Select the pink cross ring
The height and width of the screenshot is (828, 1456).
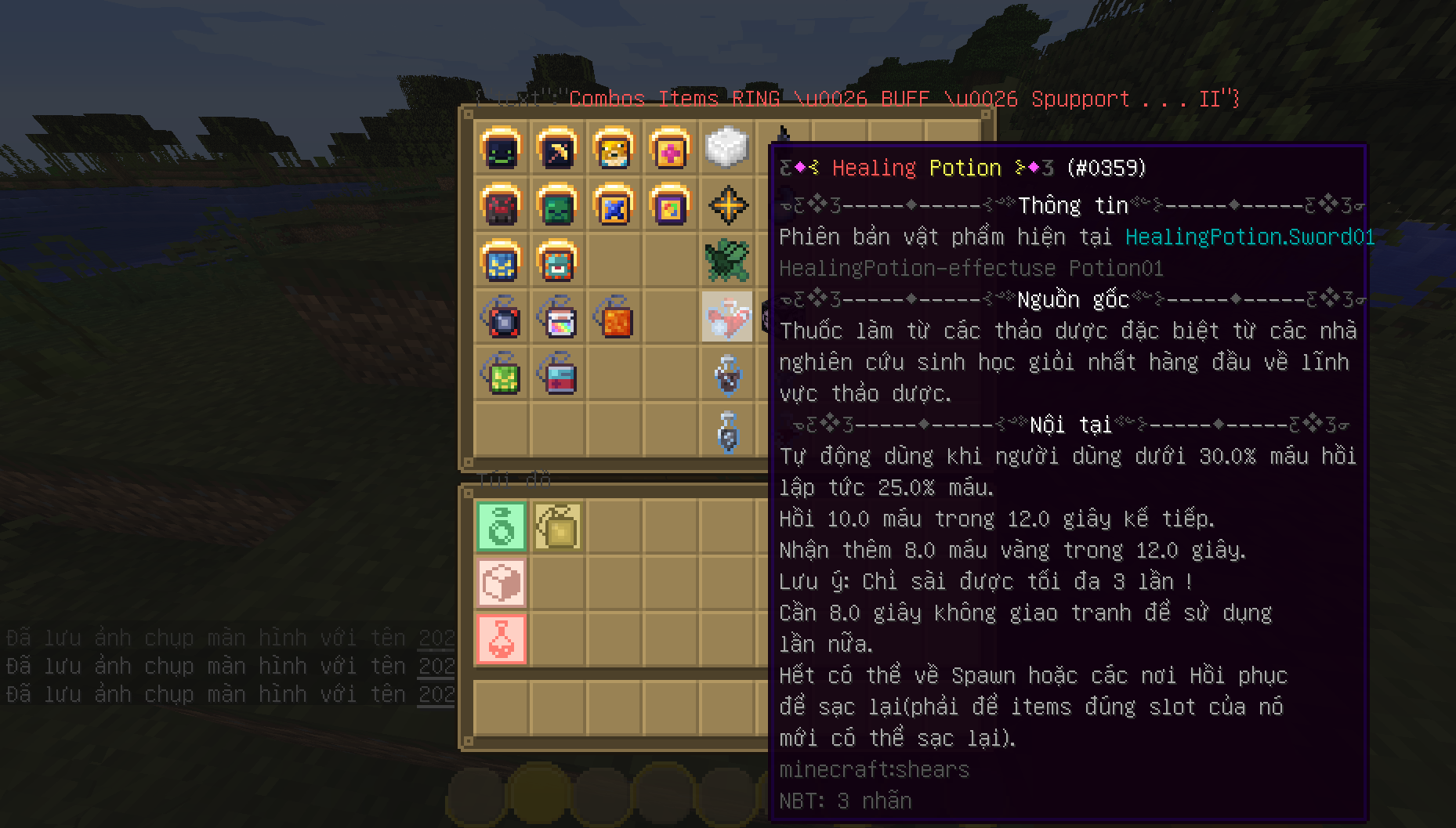pos(670,149)
